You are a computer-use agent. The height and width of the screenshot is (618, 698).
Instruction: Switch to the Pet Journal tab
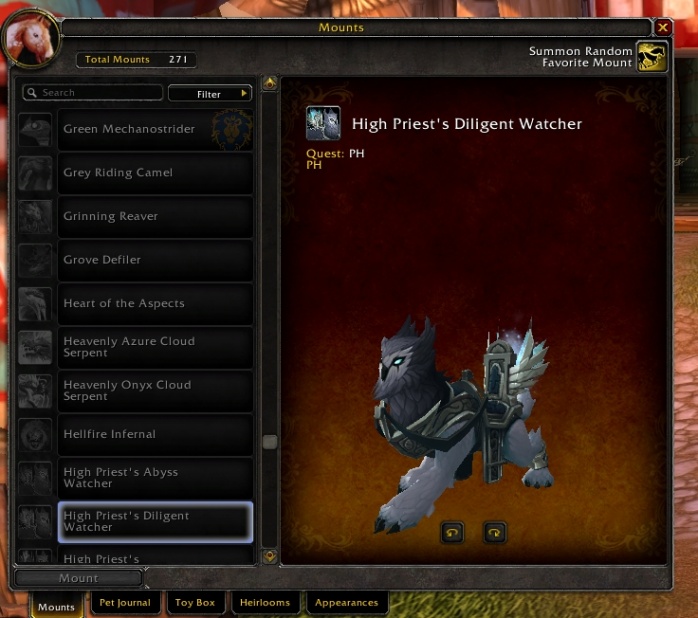pyautogui.click(x=125, y=603)
